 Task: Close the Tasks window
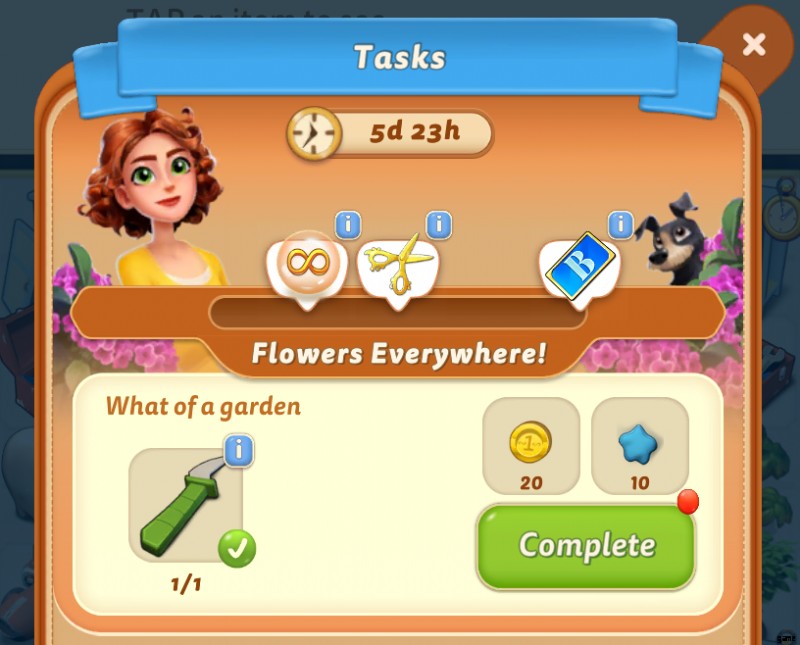coord(754,44)
